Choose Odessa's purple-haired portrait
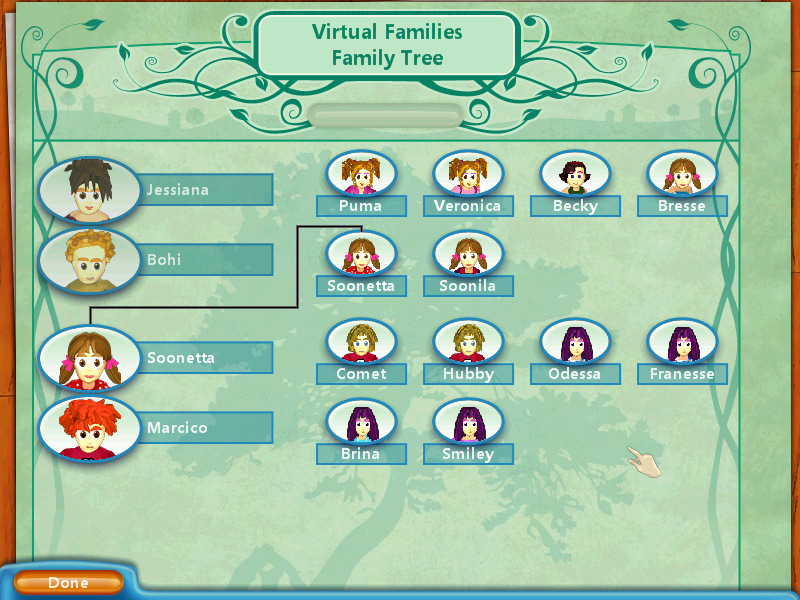800x600 pixels. [575, 343]
